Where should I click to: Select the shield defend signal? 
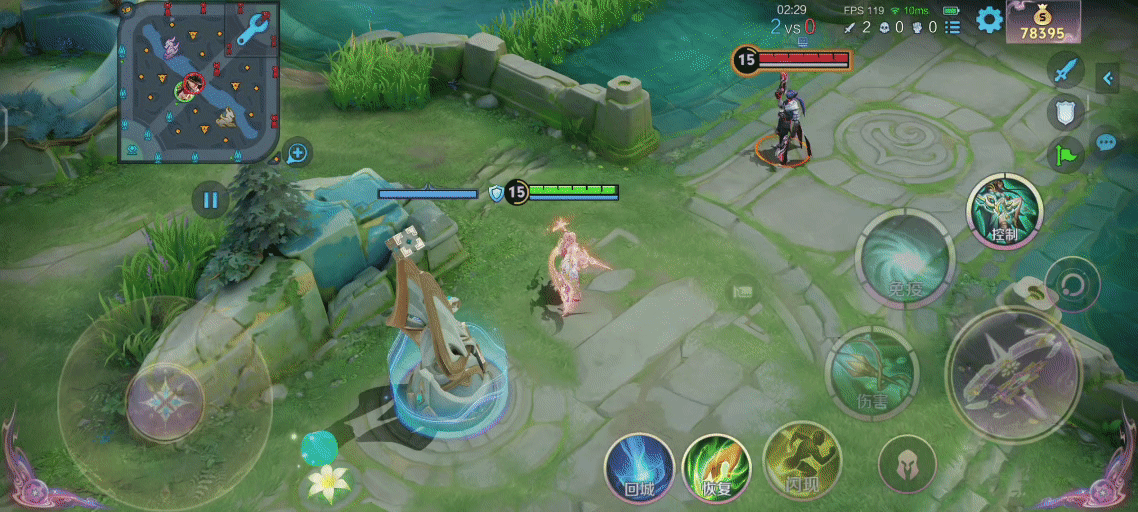click(x=1066, y=112)
